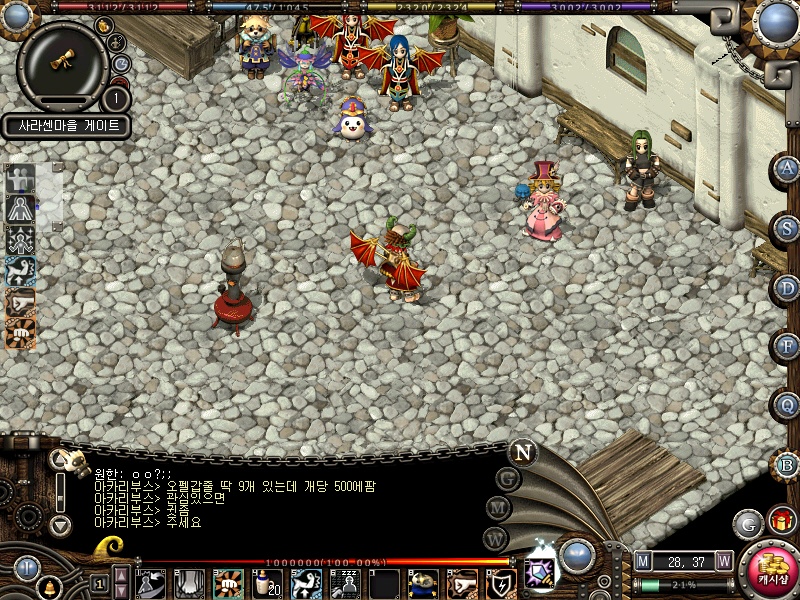The width and height of the screenshot is (800, 600).
Task: Open the D button on right edge
Action: 789,288
